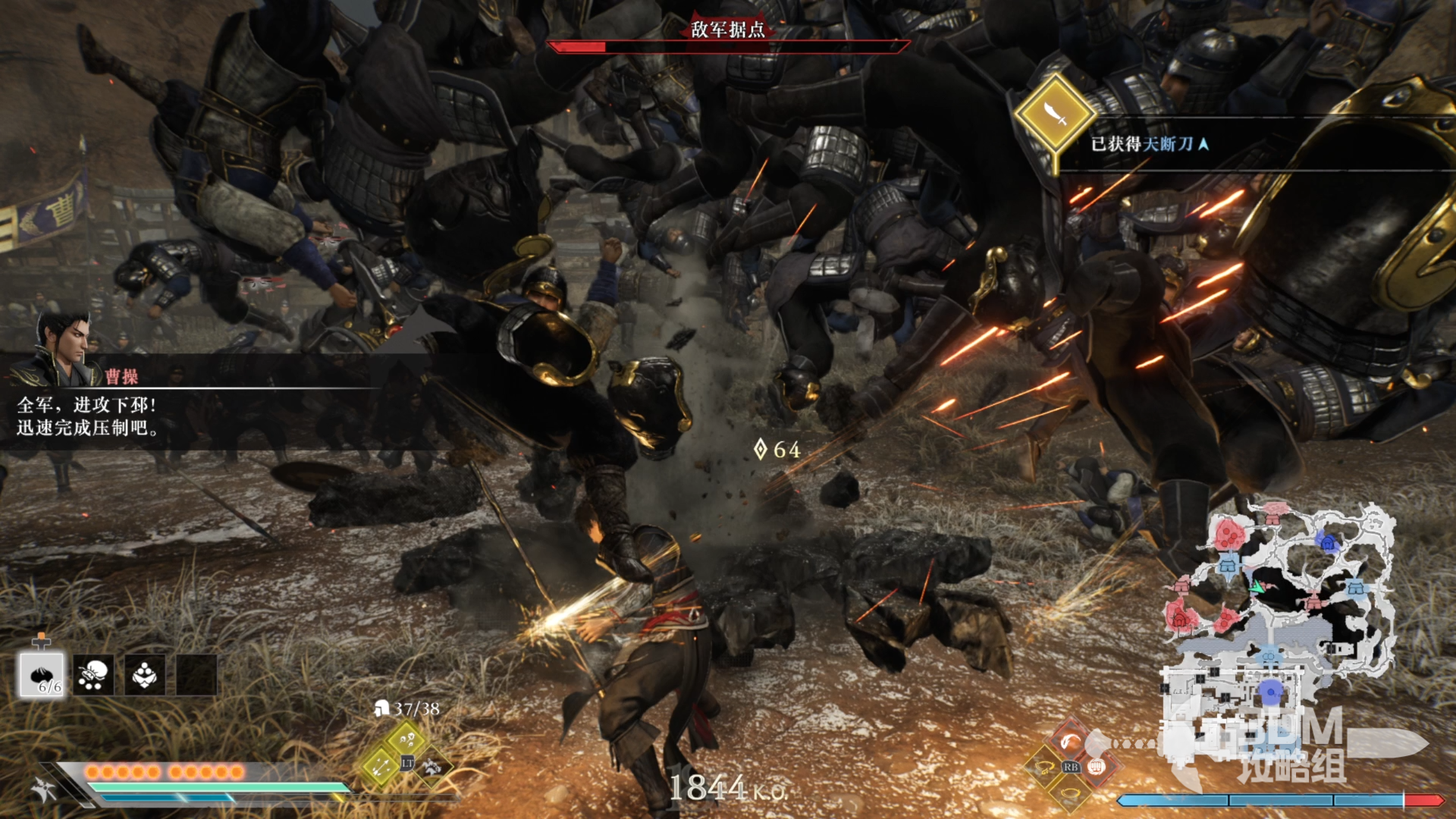Select the dark blue allied base marker
Screen dimensions: 1456x819
click(x=1327, y=541)
